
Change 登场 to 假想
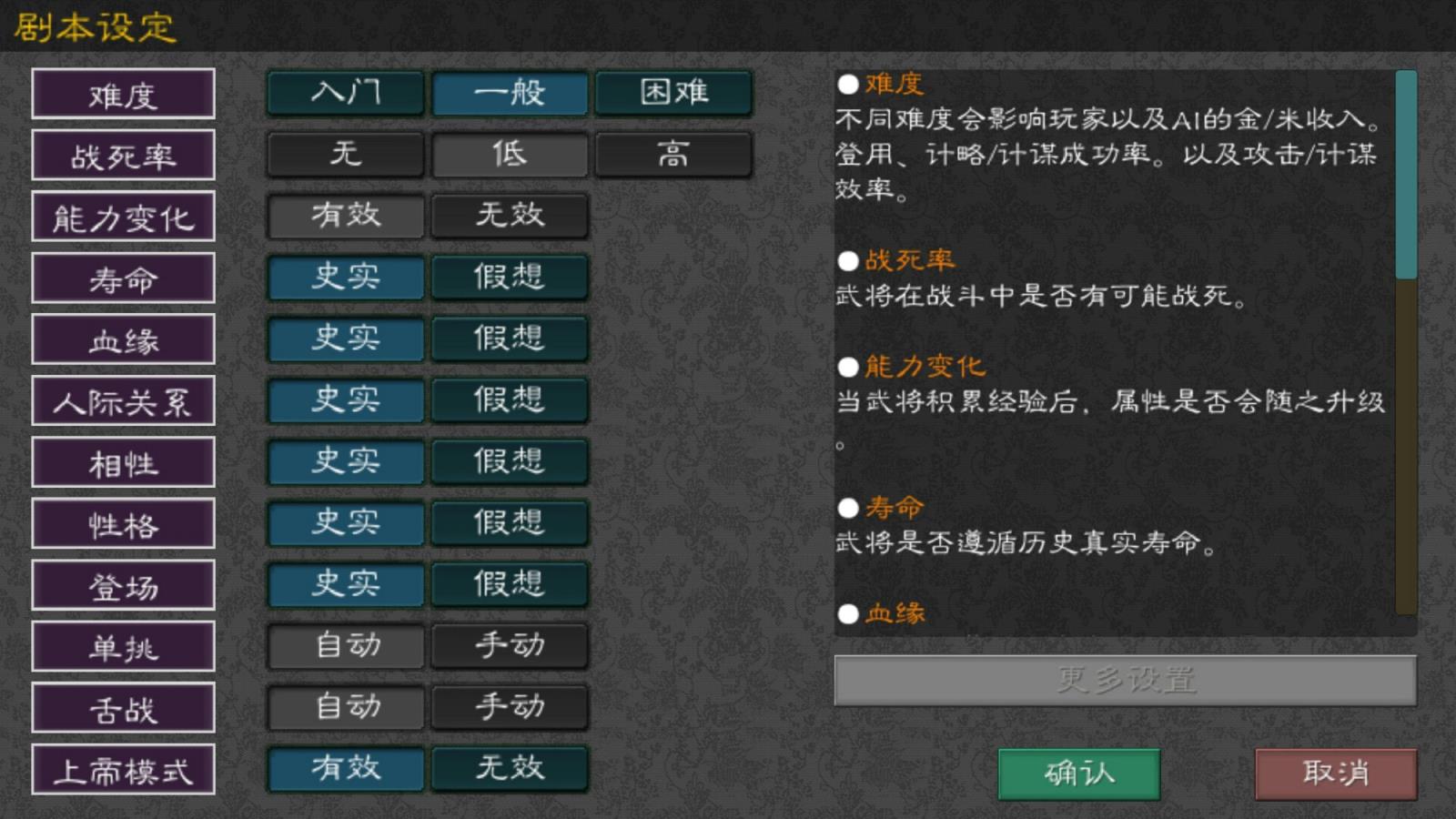click(510, 585)
